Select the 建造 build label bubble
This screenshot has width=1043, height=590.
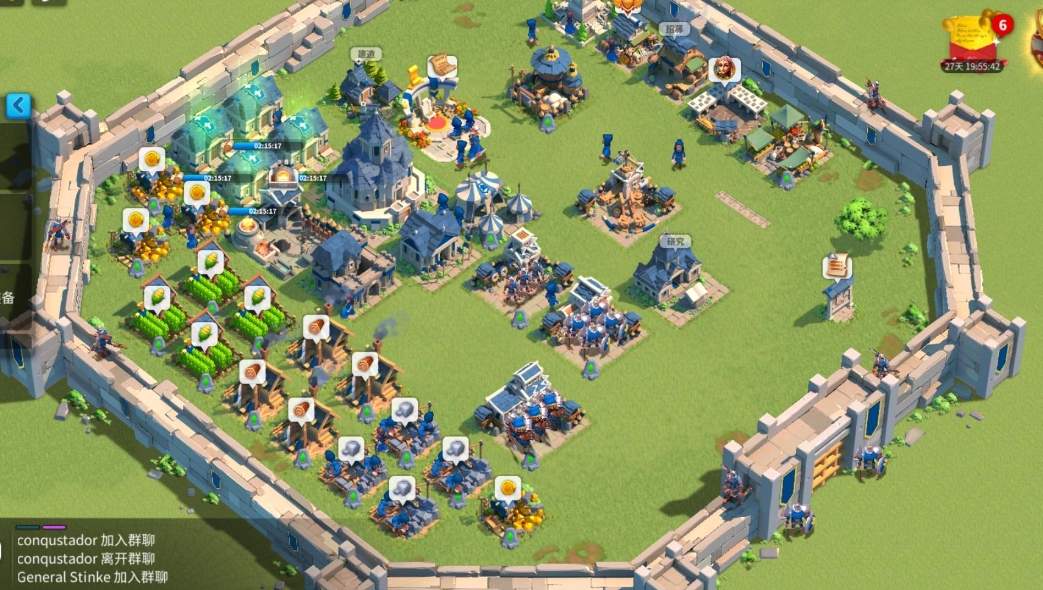point(365,54)
